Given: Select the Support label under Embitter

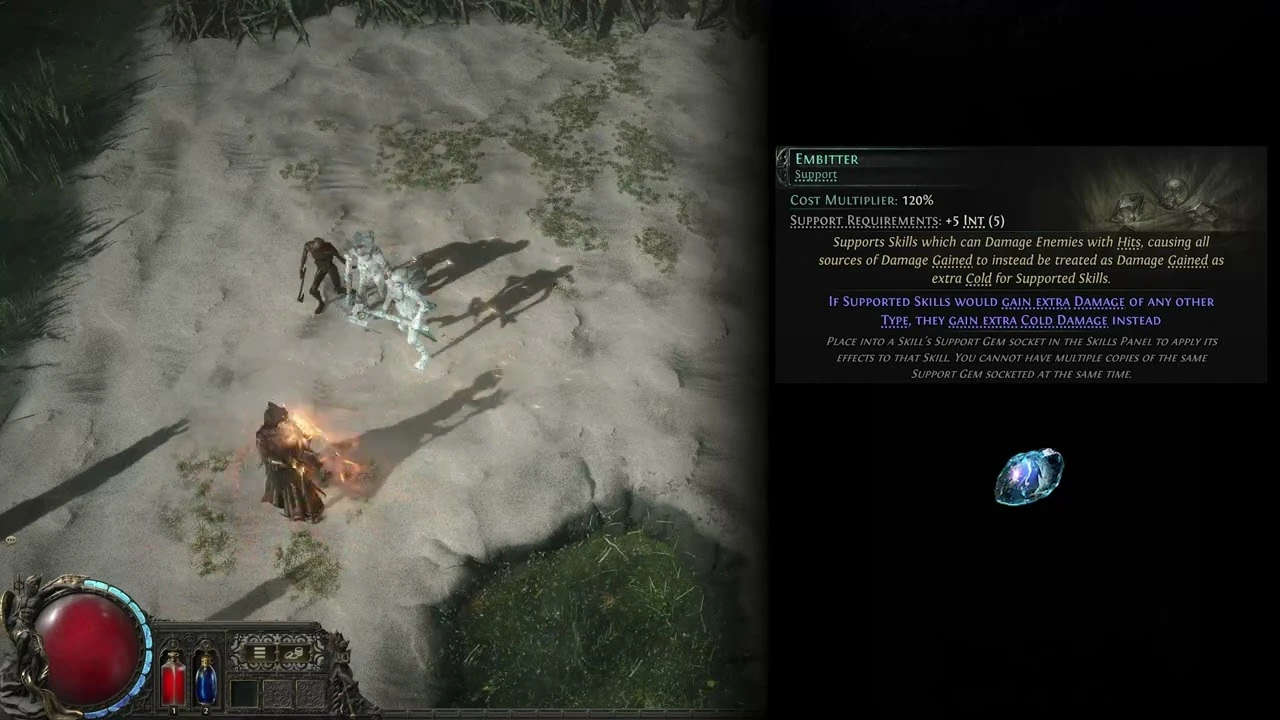Looking at the screenshot, I should (816, 175).
